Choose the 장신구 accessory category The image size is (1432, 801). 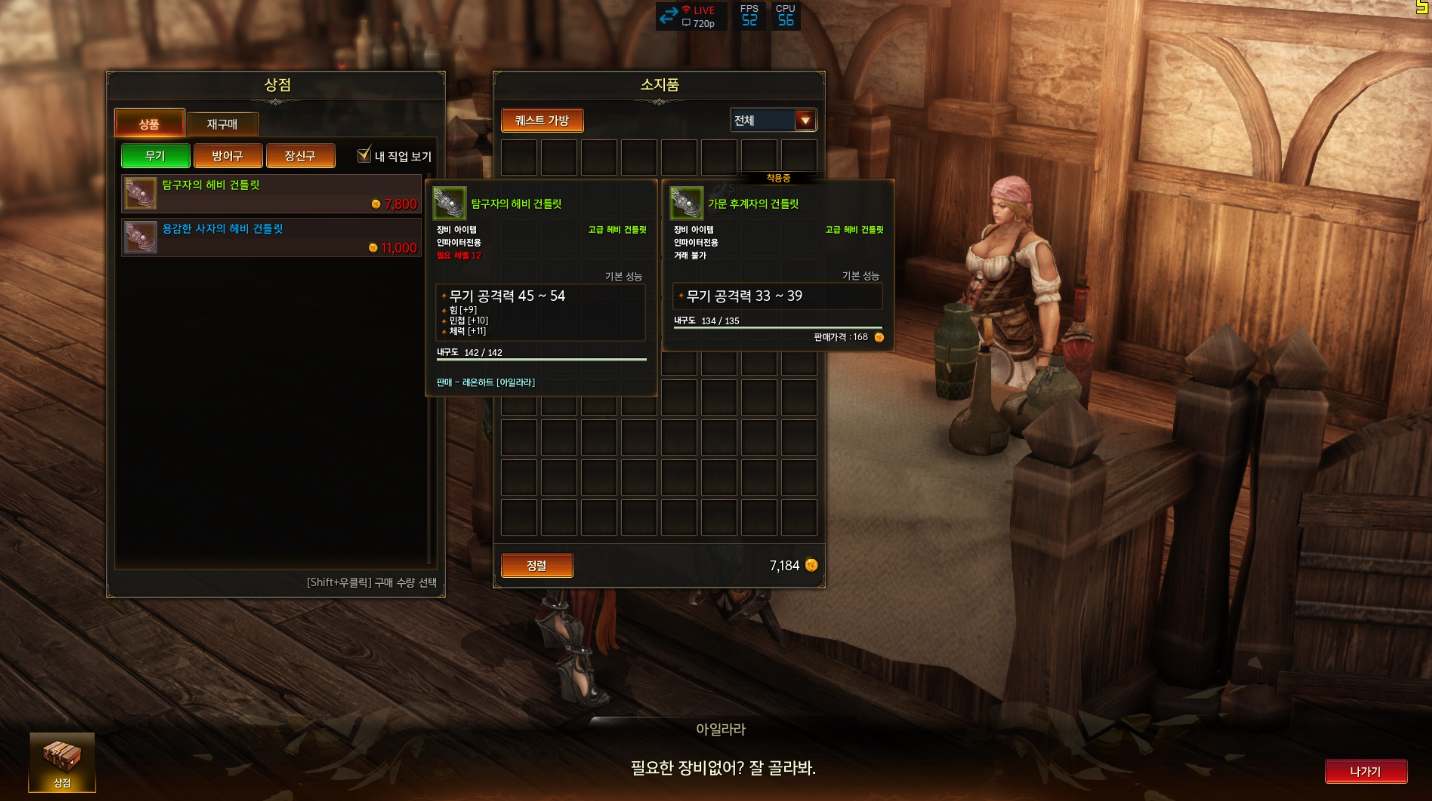point(300,156)
